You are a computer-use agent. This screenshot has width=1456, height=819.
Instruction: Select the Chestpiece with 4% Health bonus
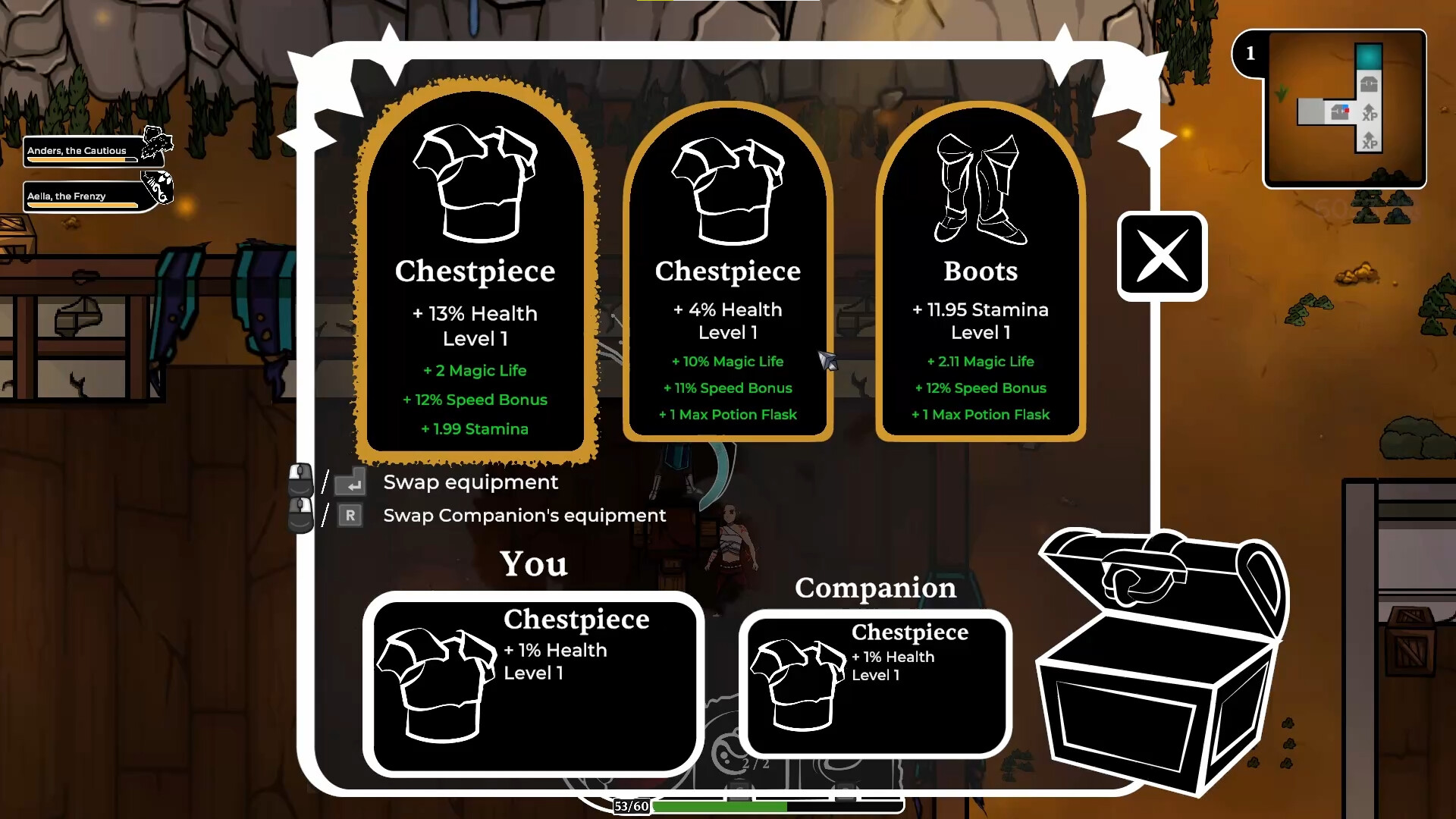tap(727, 273)
